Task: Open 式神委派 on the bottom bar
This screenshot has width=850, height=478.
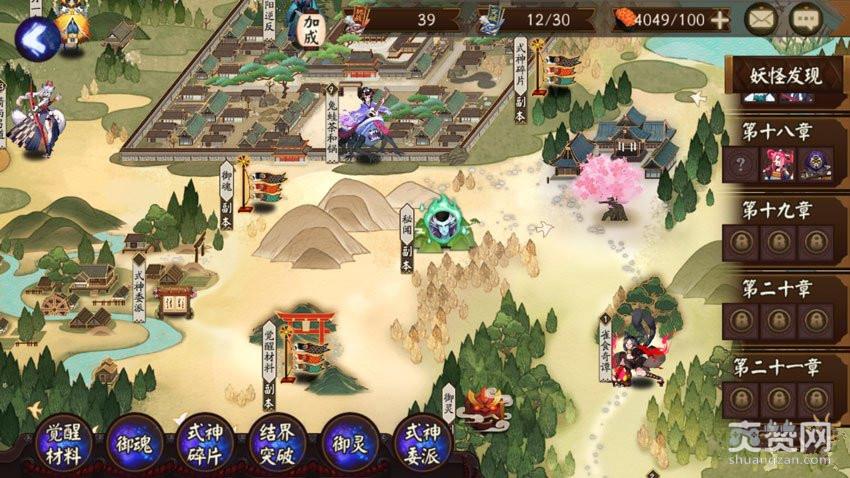Action: [x=423, y=443]
